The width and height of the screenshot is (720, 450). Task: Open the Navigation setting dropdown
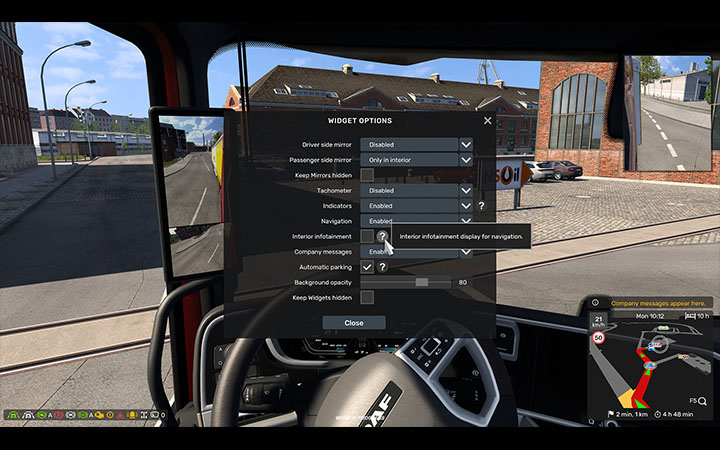pos(466,221)
